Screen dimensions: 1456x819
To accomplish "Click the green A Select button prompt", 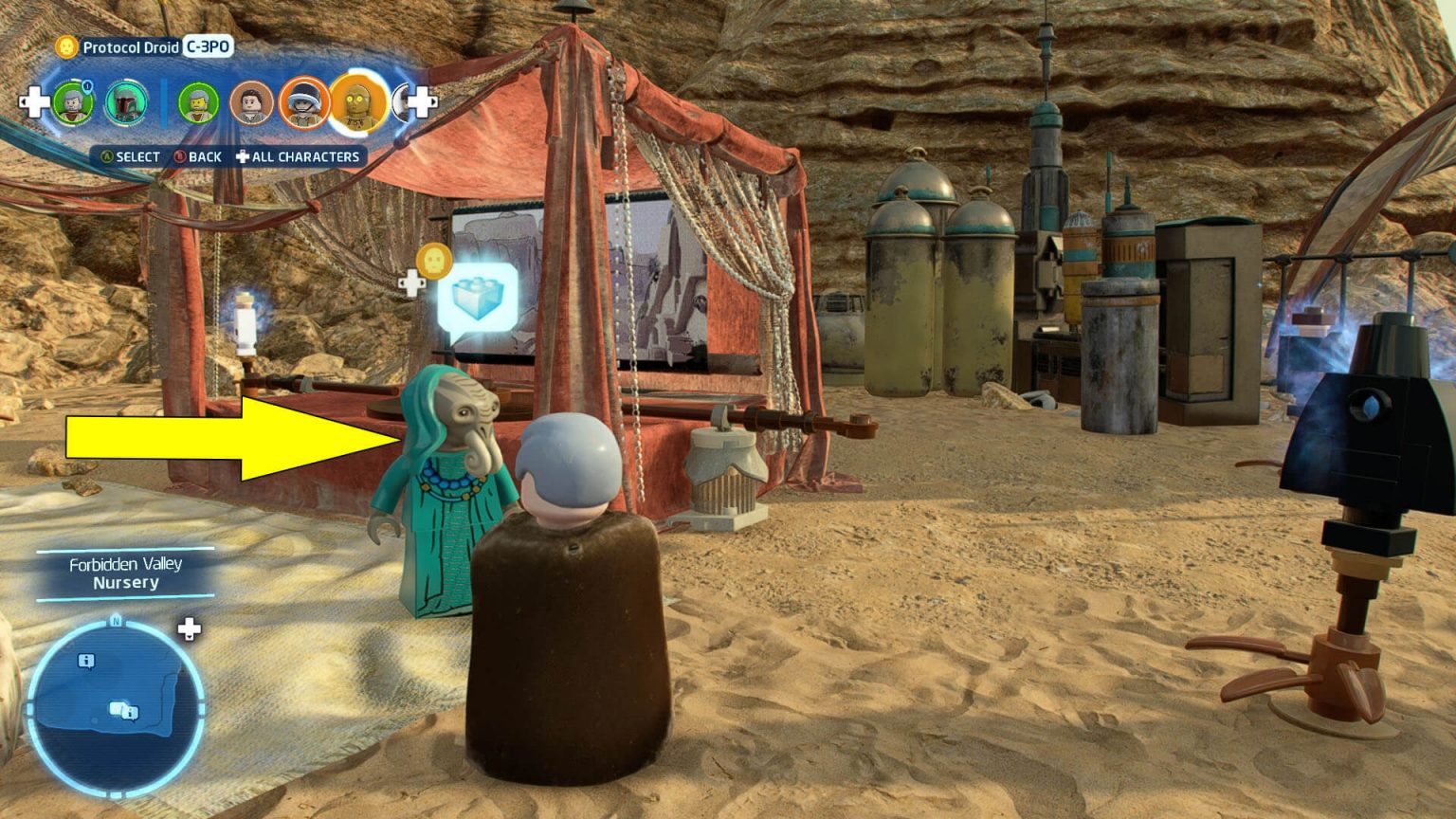I will [x=107, y=156].
